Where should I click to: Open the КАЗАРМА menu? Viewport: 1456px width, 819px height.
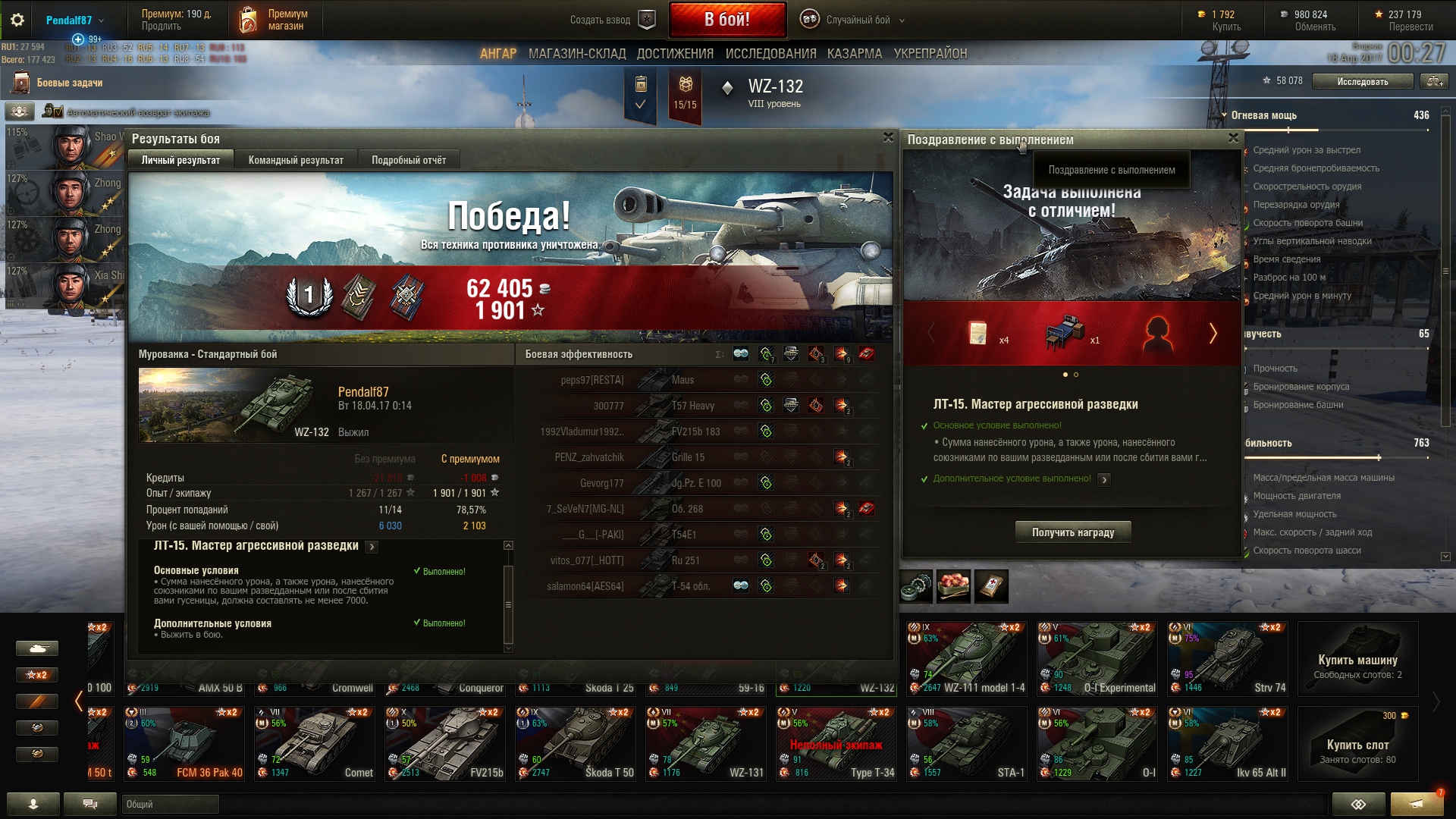tap(855, 54)
